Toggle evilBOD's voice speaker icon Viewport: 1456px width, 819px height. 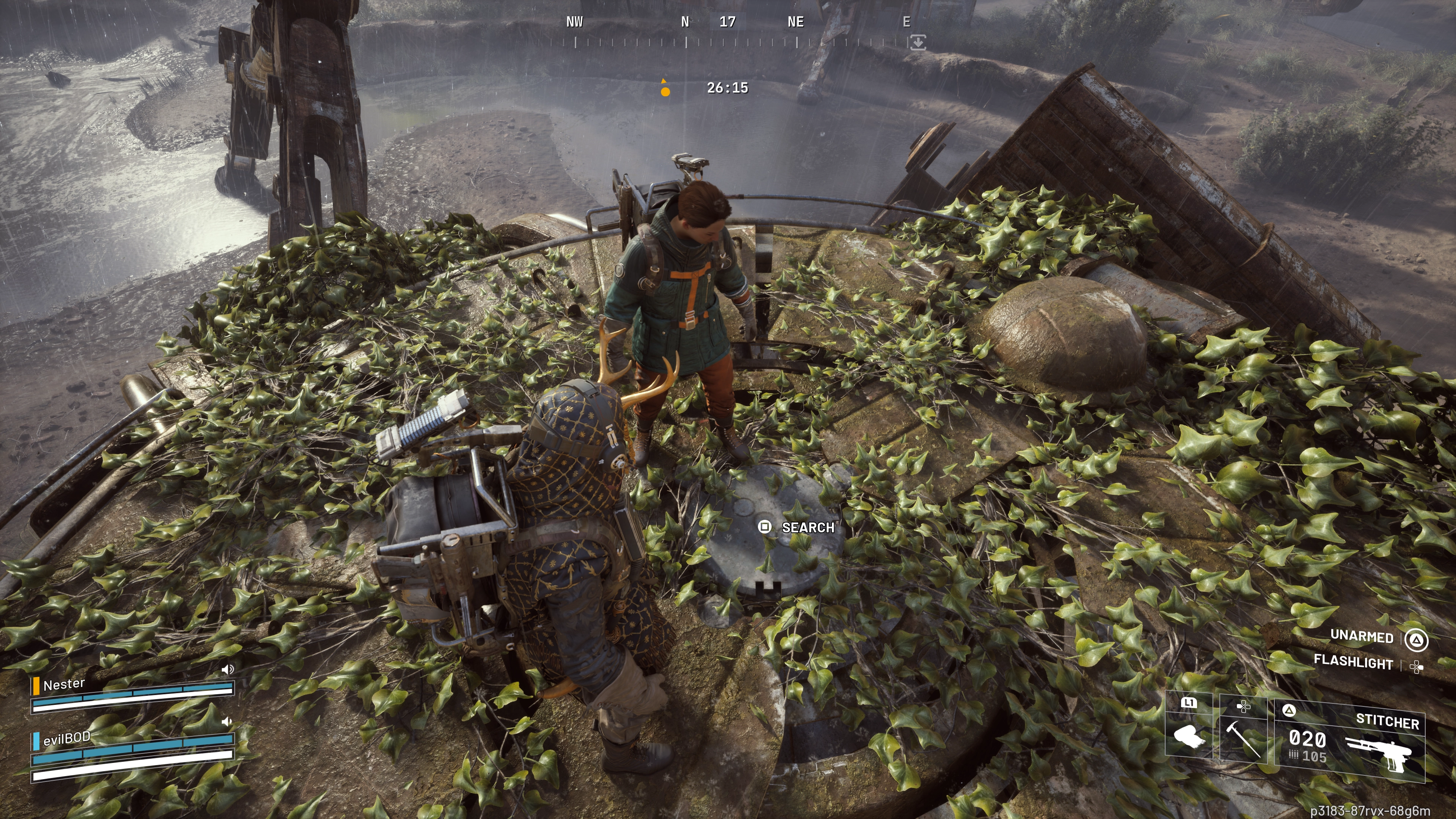pos(227,722)
